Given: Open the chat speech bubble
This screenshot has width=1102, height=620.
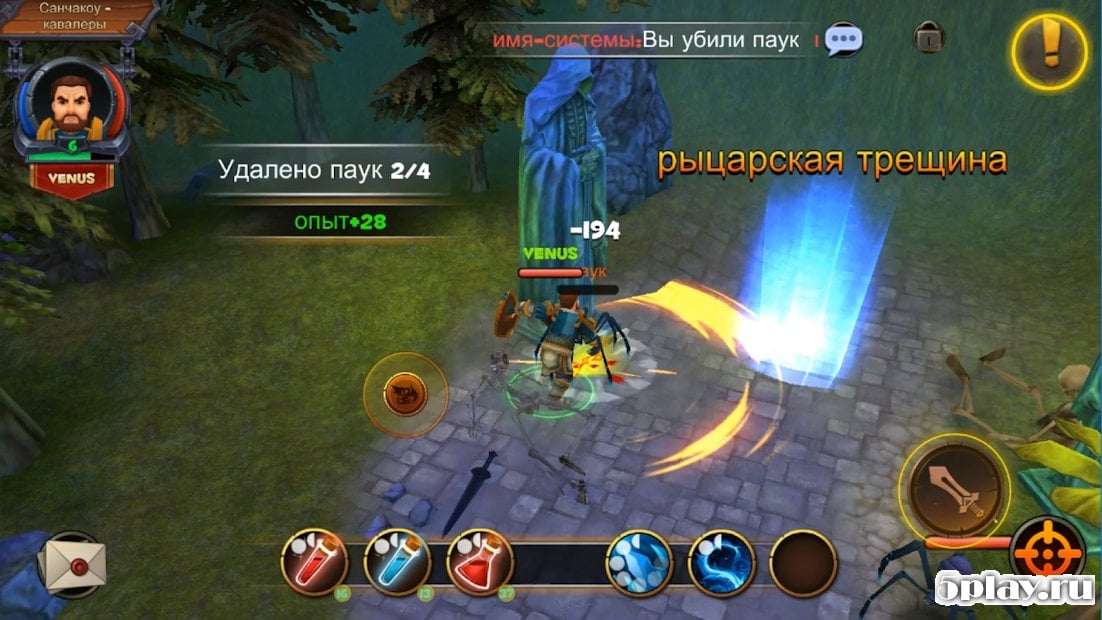Looking at the screenshot, I should tap(843, 40).
